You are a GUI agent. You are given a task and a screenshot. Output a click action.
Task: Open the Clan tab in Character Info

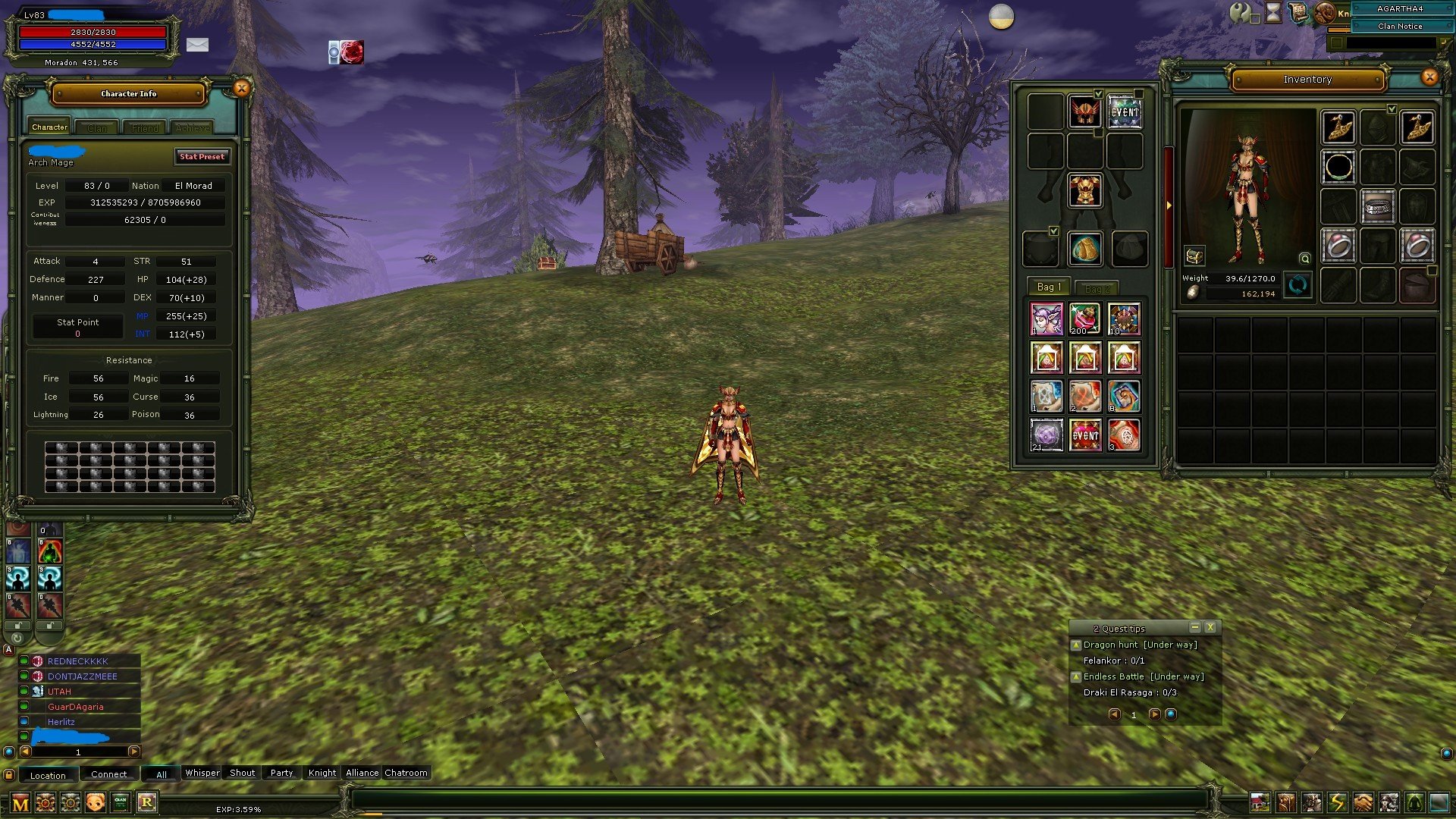coord(96,127)
